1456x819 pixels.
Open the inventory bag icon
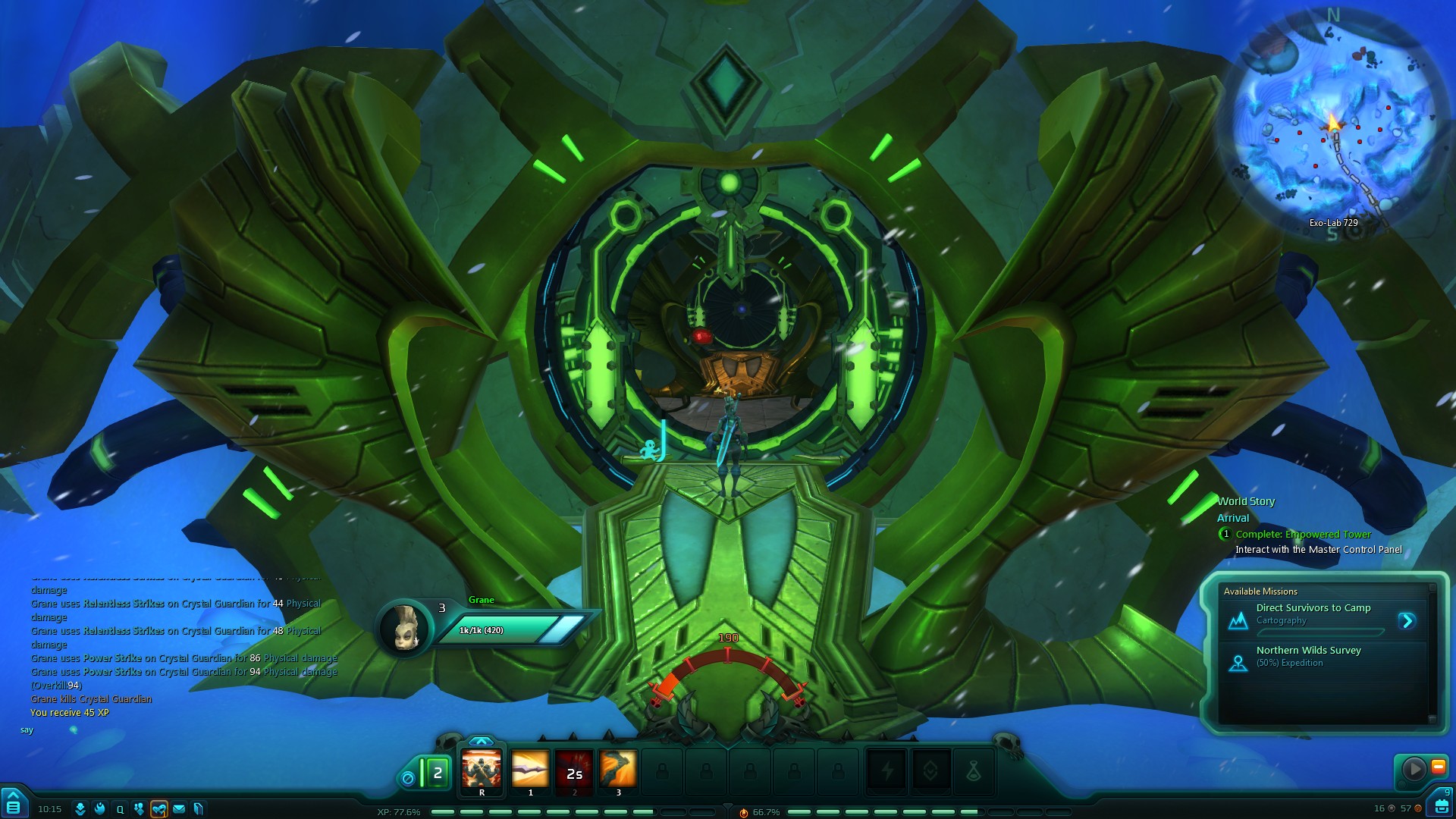point(1440,805)
